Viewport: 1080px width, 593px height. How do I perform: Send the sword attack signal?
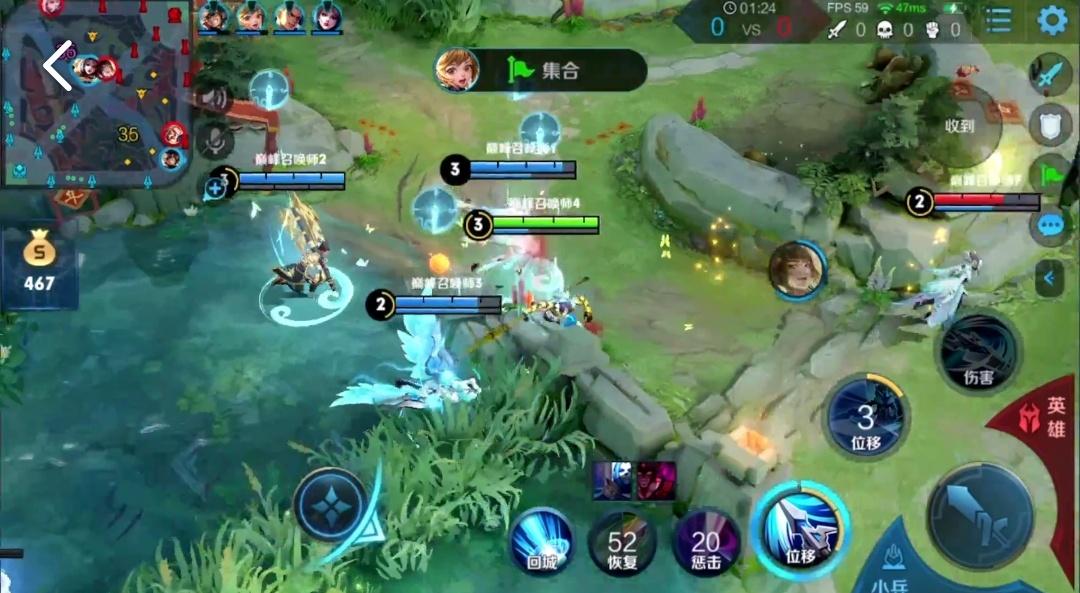click(x=1050, y=75)
